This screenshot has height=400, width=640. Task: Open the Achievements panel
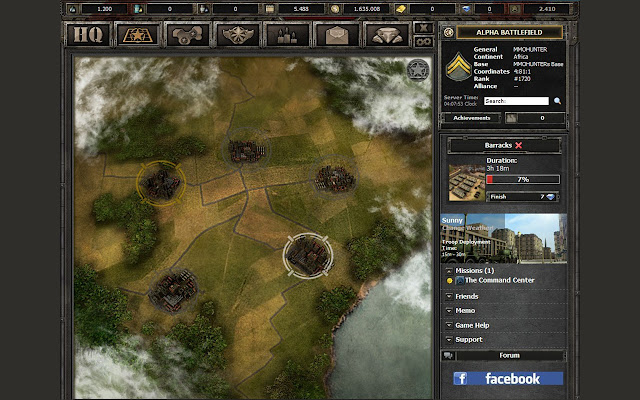tap(472, 118)
